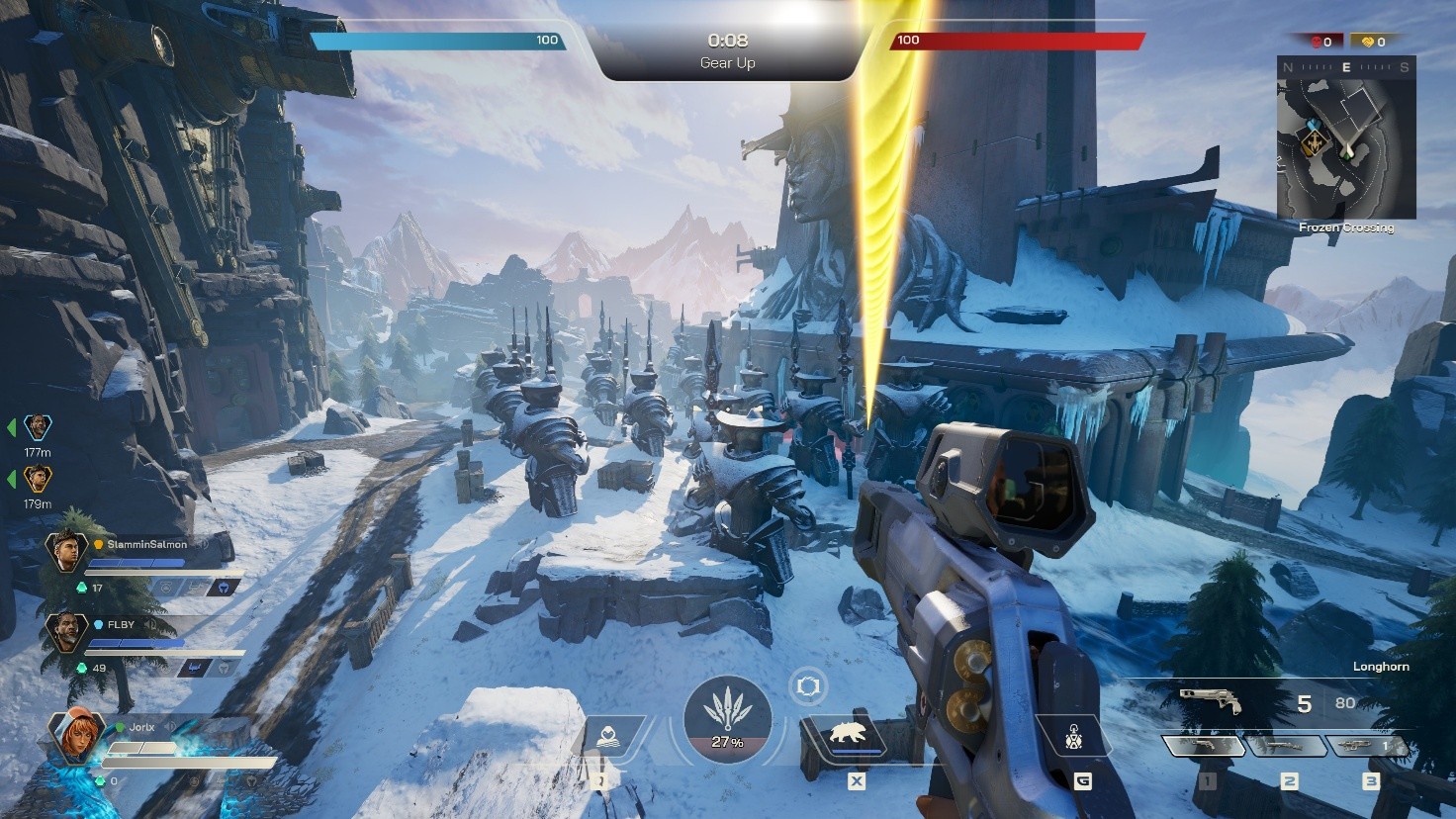This screenshot has height=819, width=1456.
Task: Click the 179m teammate location marker
Action: [x=38, y=480]
